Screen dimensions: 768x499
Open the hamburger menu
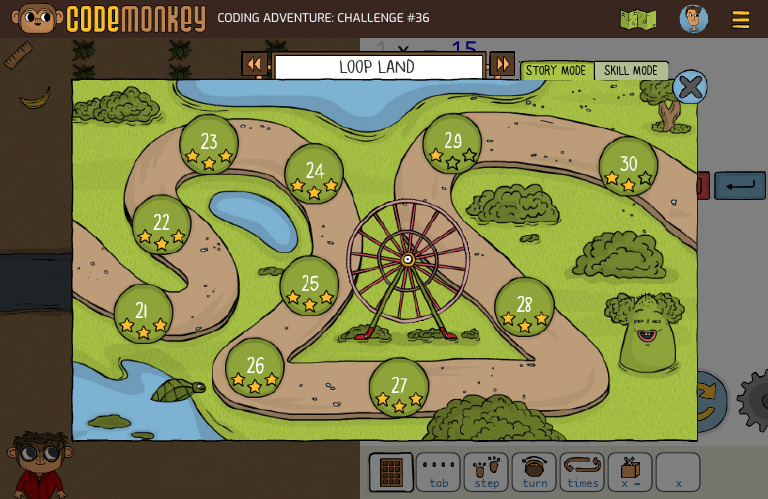(741, 20)
